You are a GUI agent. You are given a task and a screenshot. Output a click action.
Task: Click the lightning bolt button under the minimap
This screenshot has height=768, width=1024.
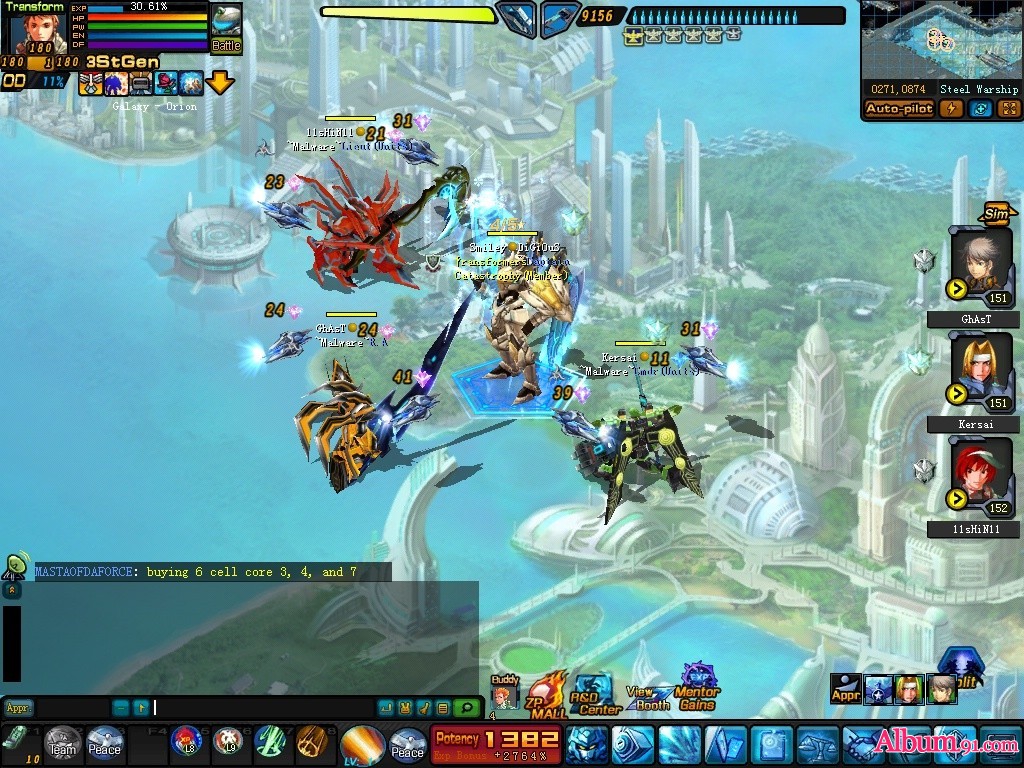coord(951,109)
